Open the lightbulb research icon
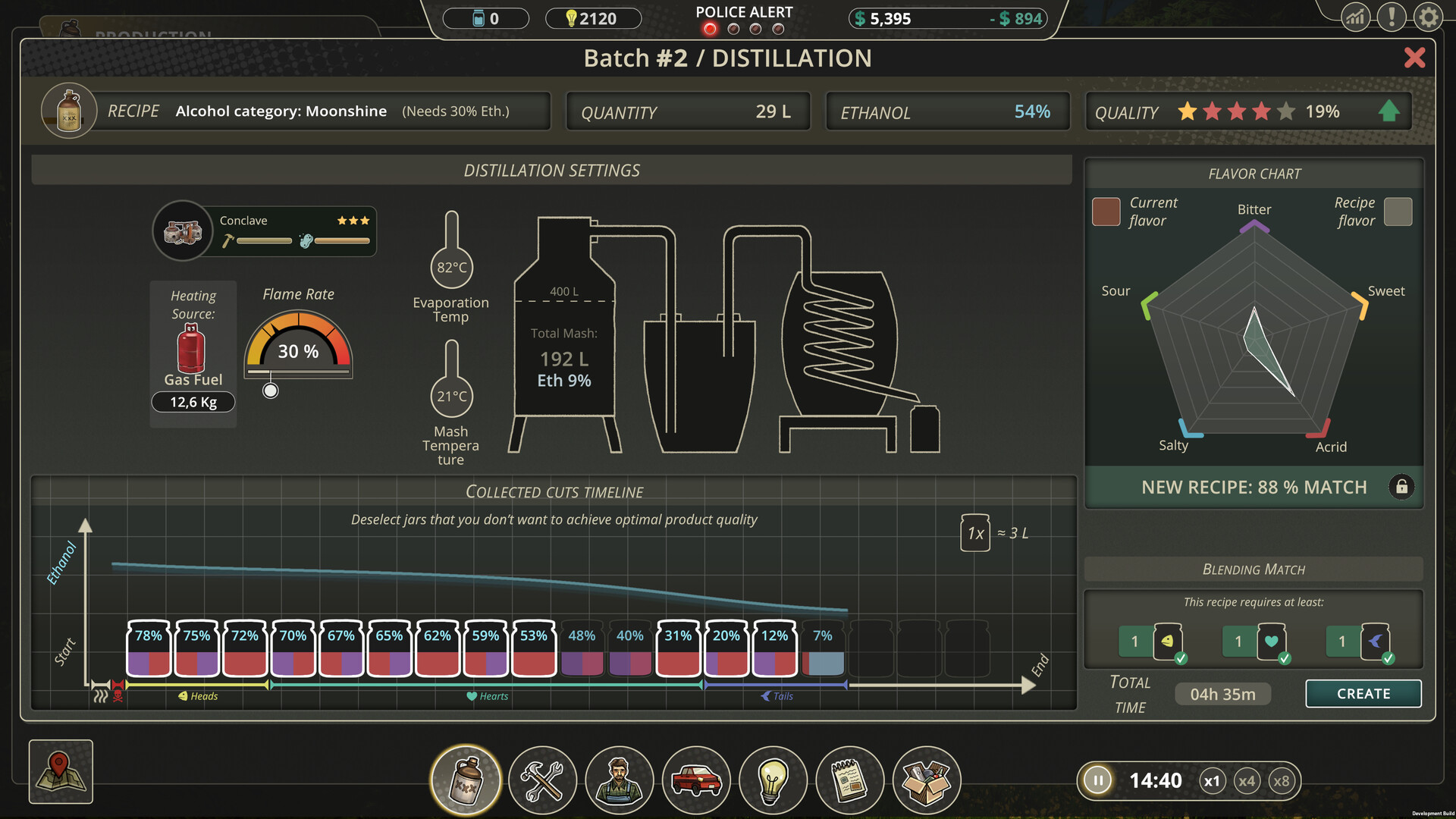 coord(773,780)
